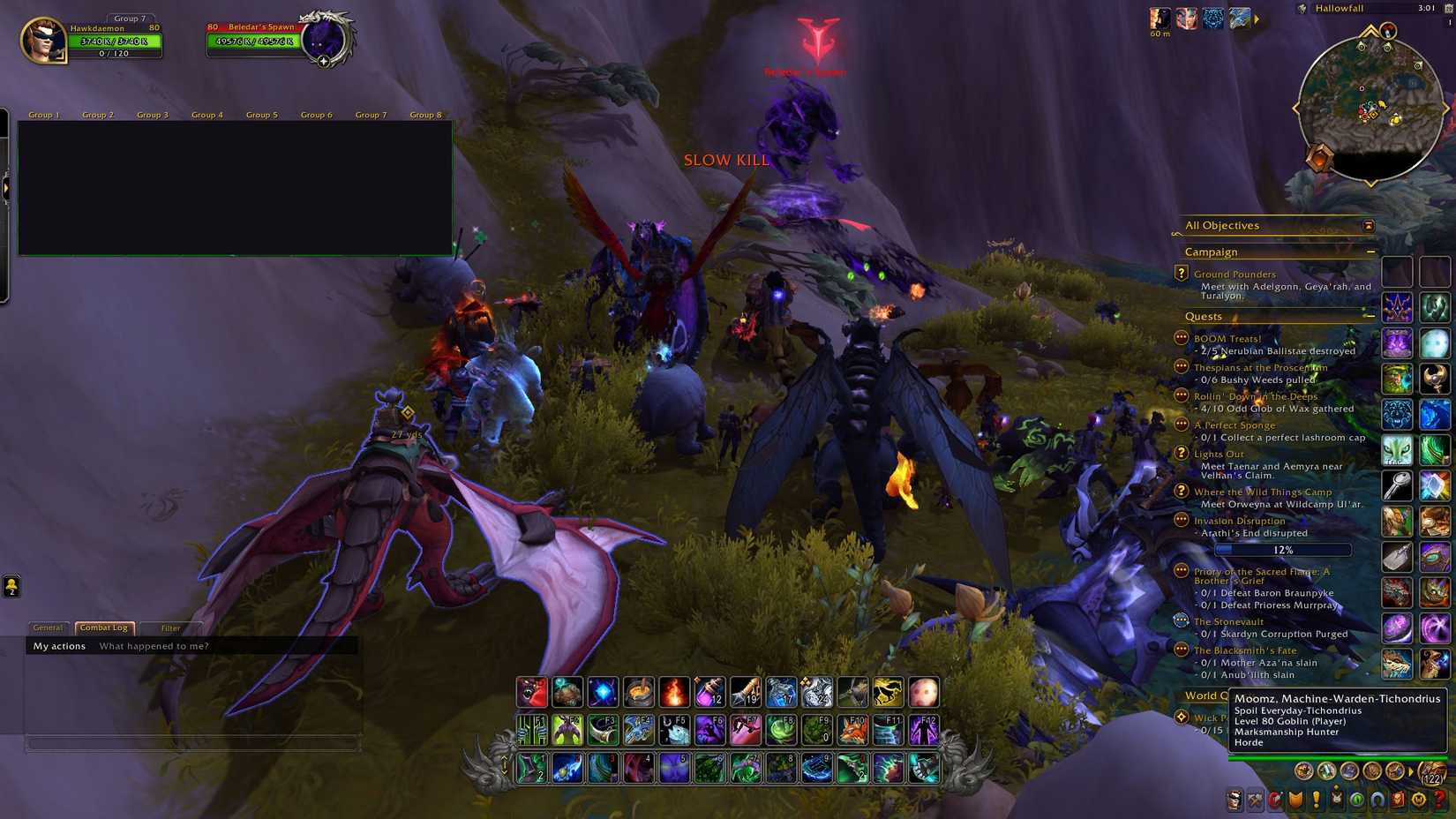Click the Invasion Disruption 12% progress bar
This screenshot has width=1456, height=819.
(x=1282, y=549)
